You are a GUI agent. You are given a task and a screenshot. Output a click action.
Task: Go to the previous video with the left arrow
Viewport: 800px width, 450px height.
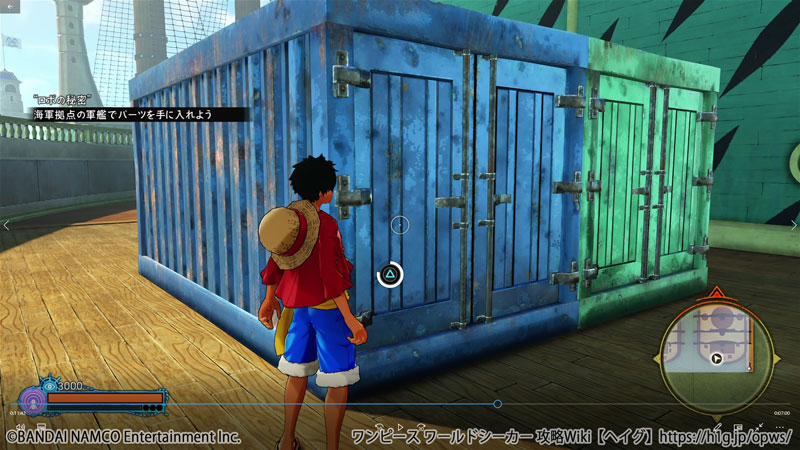6,225
